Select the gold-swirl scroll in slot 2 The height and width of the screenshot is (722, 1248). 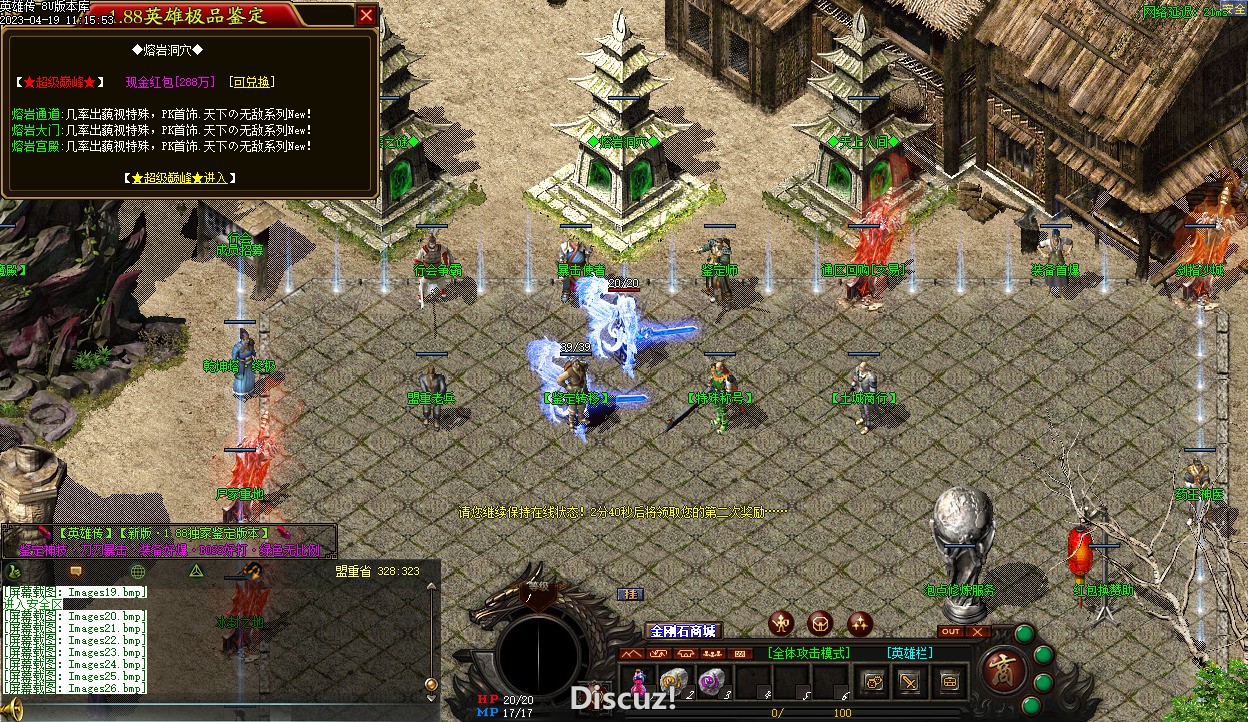[x=673, y=682]
